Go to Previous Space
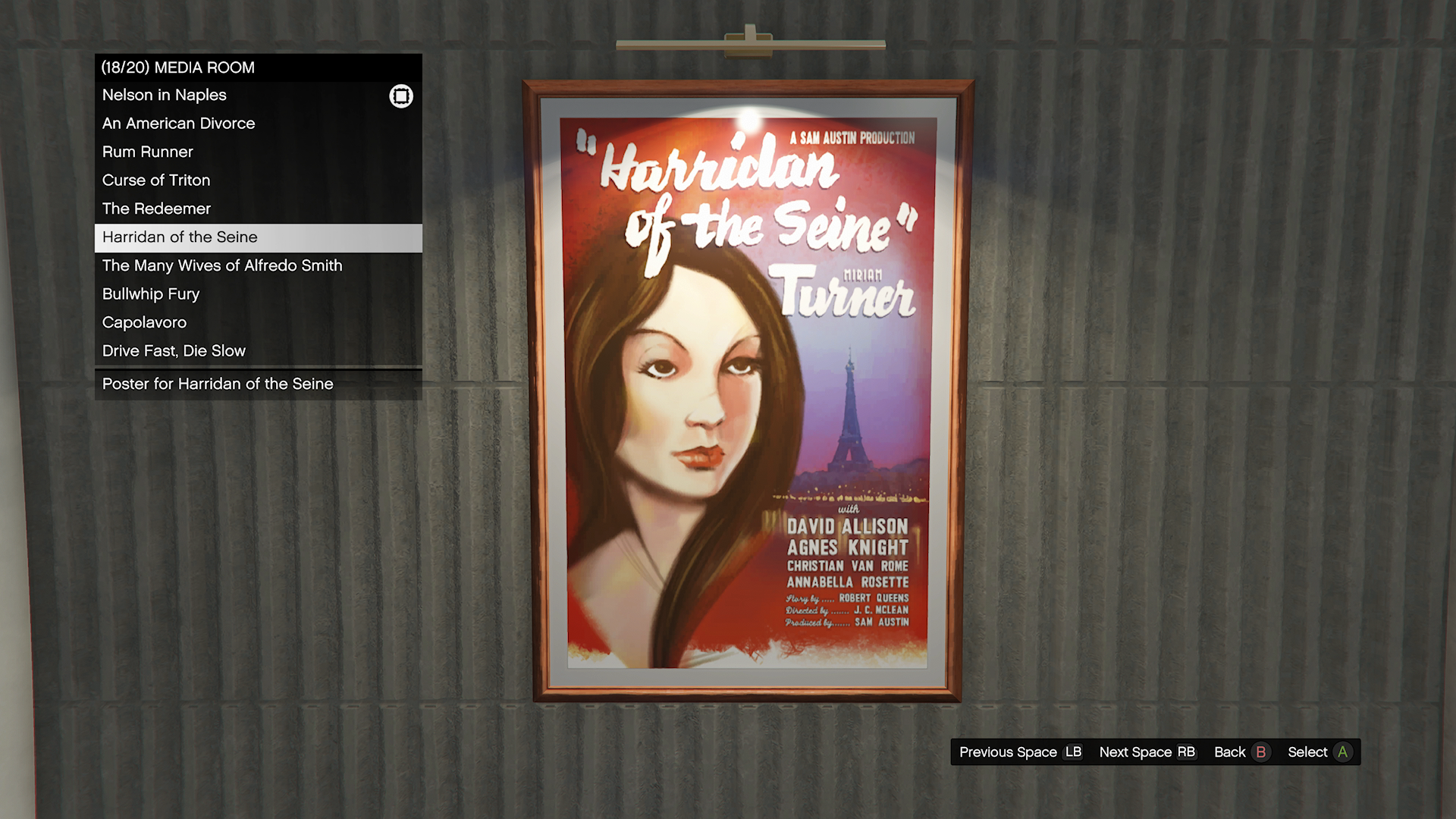 1020,752
